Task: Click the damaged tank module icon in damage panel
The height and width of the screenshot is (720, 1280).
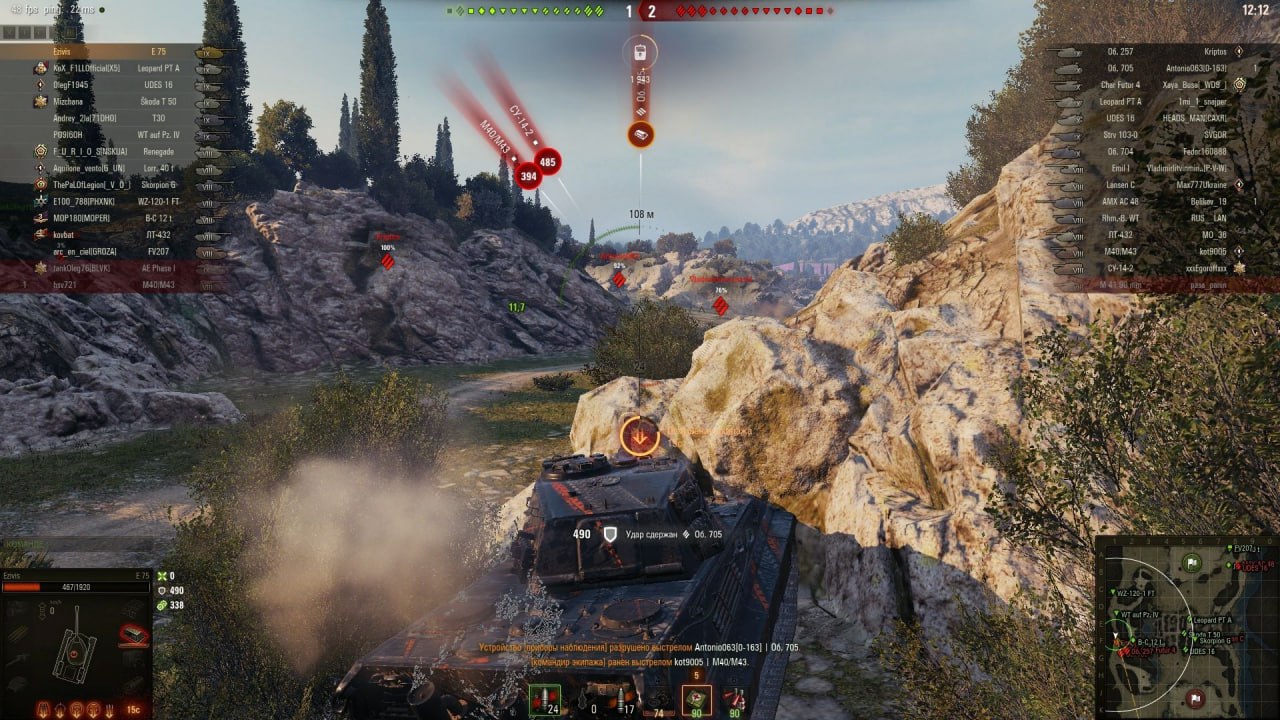Action: (x=134, y=634)
